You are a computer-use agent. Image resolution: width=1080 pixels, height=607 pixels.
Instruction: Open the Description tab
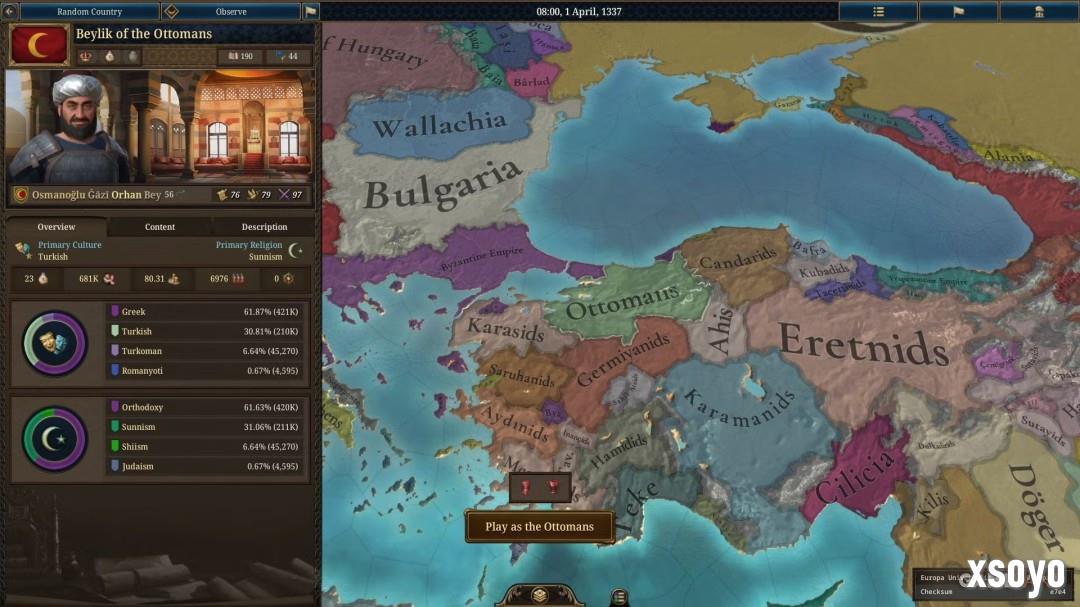click(x=264, y=227)
